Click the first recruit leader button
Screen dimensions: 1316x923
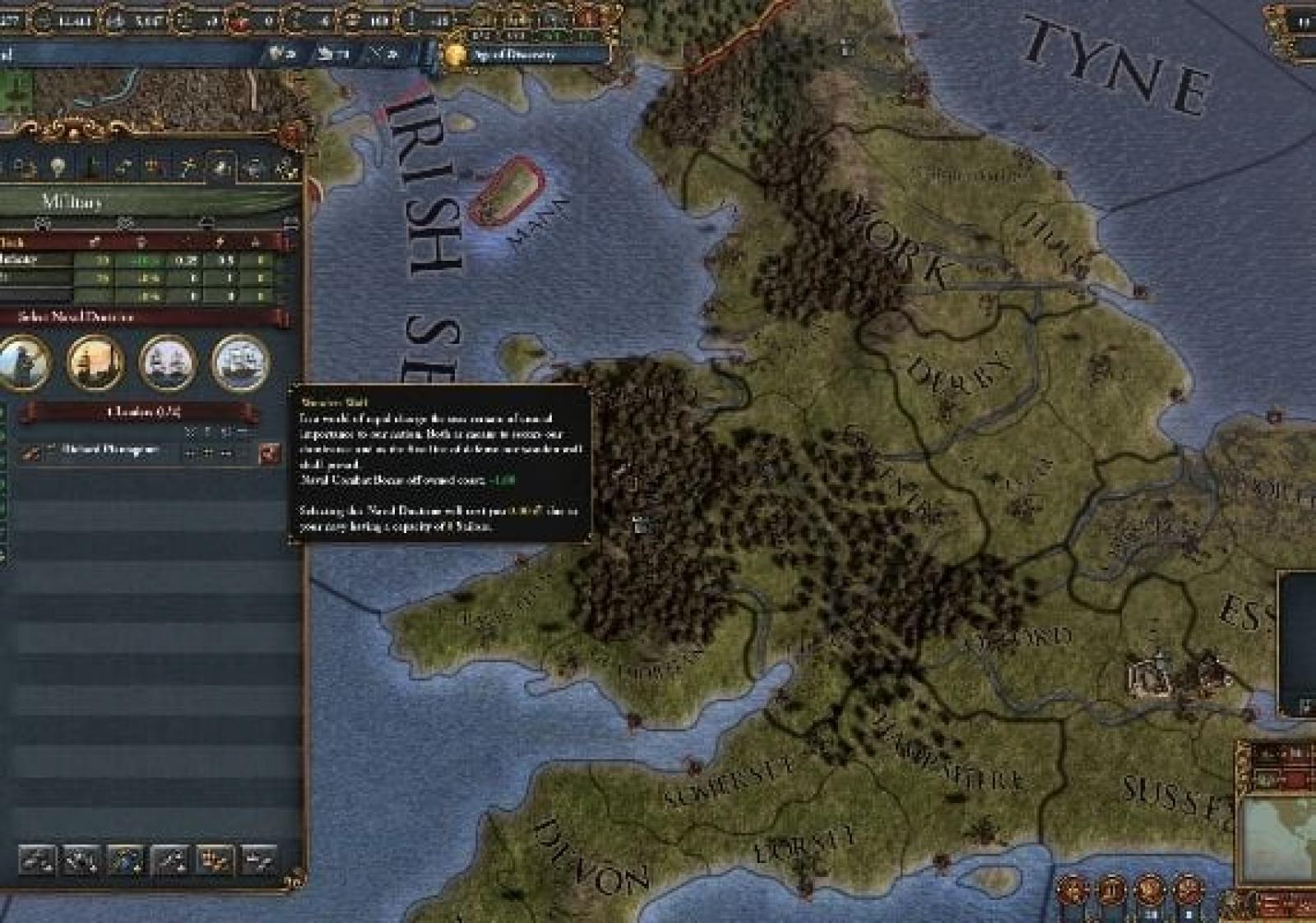(x=36, y=860)
